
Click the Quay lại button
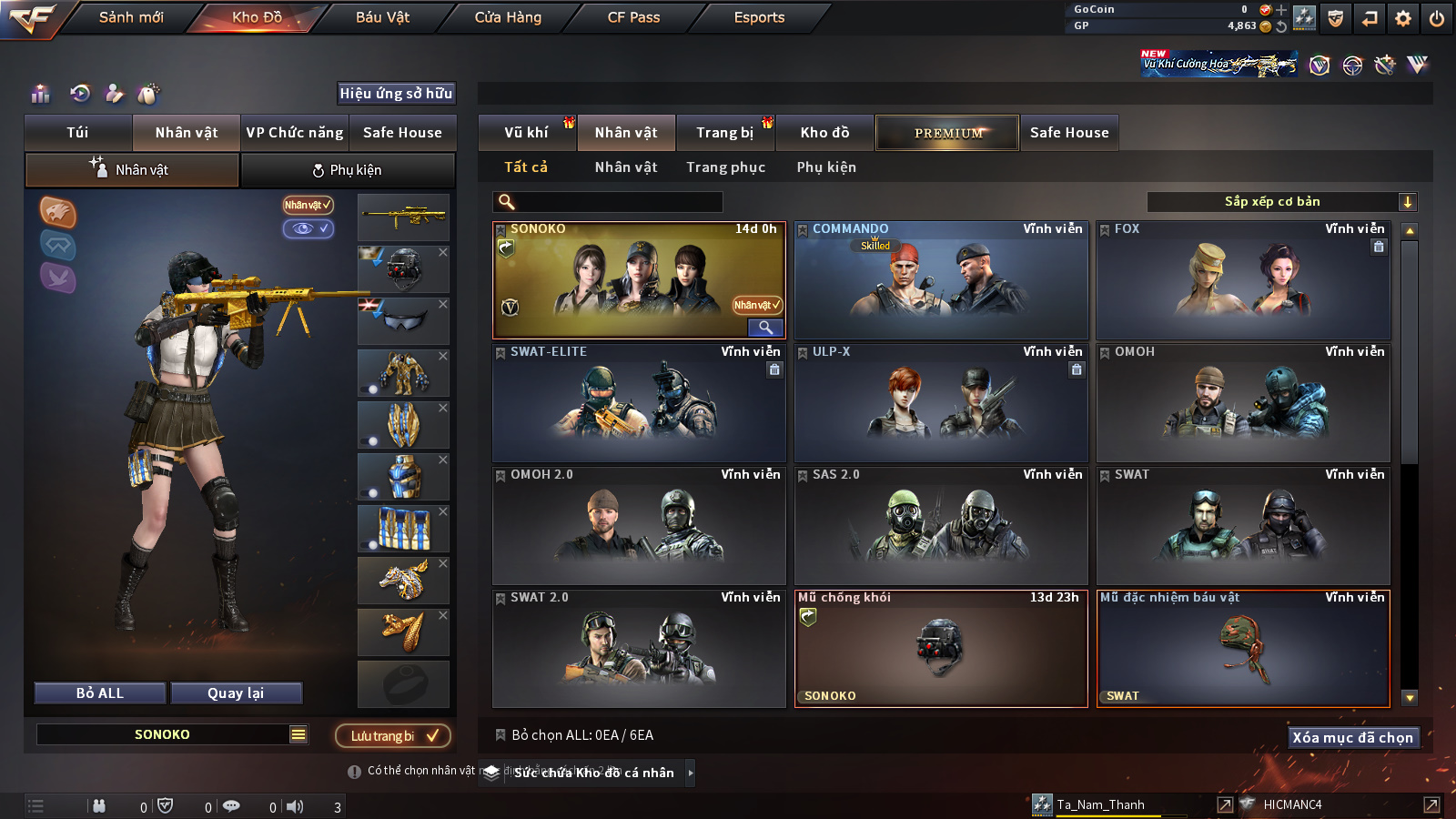tap(236, 693)
